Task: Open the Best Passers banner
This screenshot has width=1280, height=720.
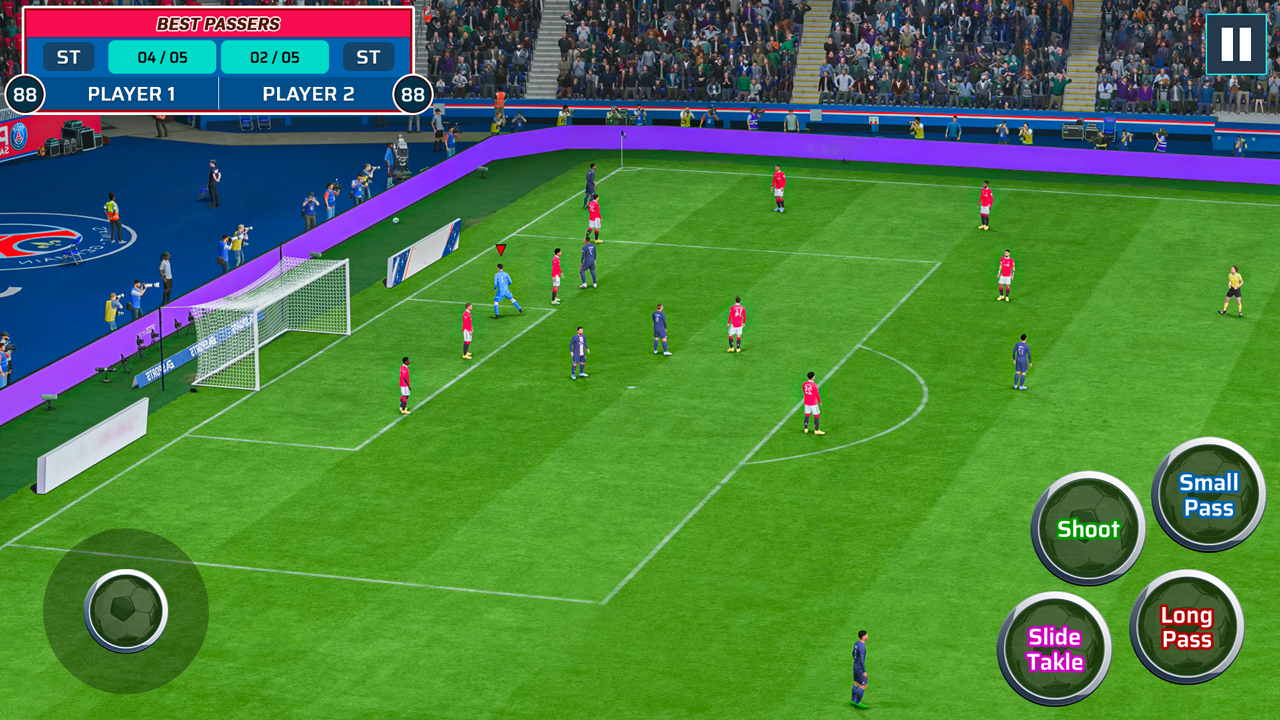Action: tap(218, 23)
